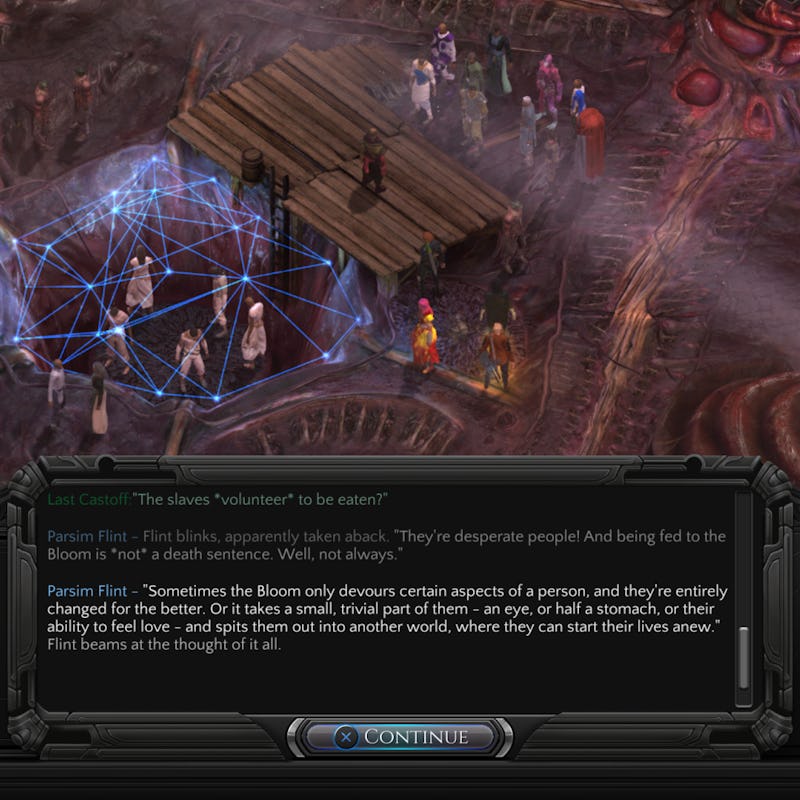This screenshot has width=800, height=800.
Task: Continue the dialogue with Parsim Flint
Action: point(401,737)
